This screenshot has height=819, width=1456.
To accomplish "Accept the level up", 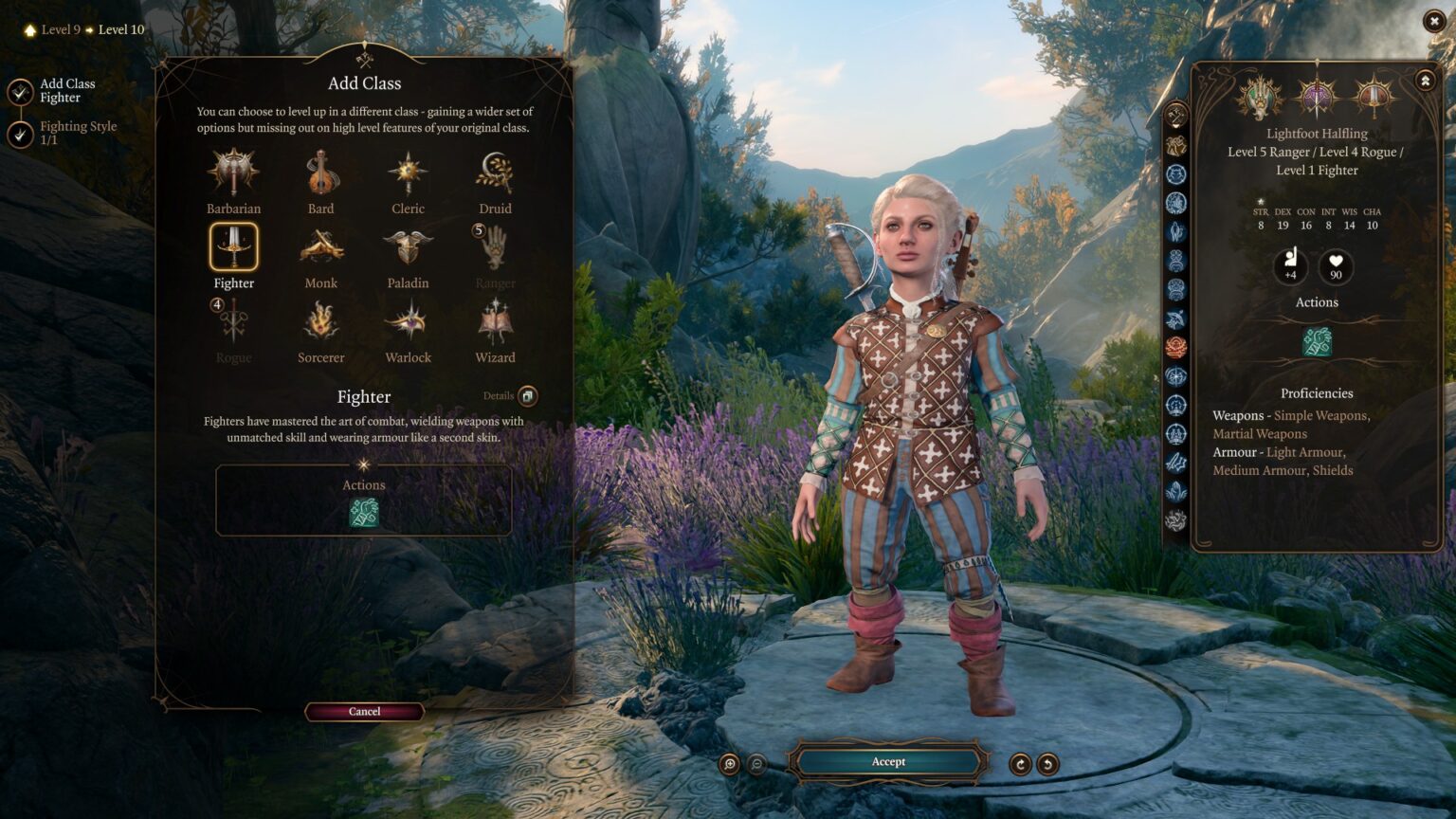I will tap(888, 762).
